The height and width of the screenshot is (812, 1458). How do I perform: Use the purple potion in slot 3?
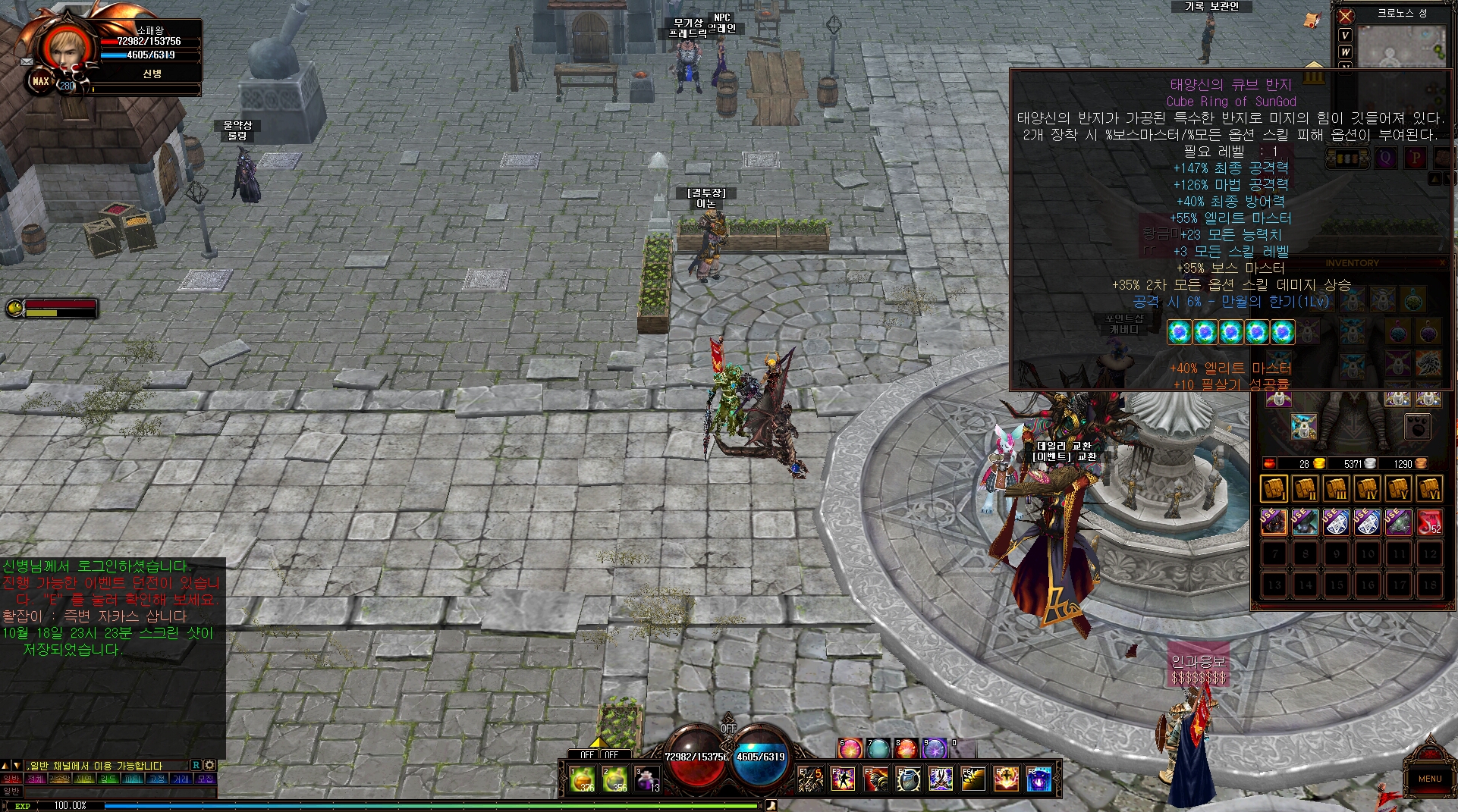click(x=646, y=779)
